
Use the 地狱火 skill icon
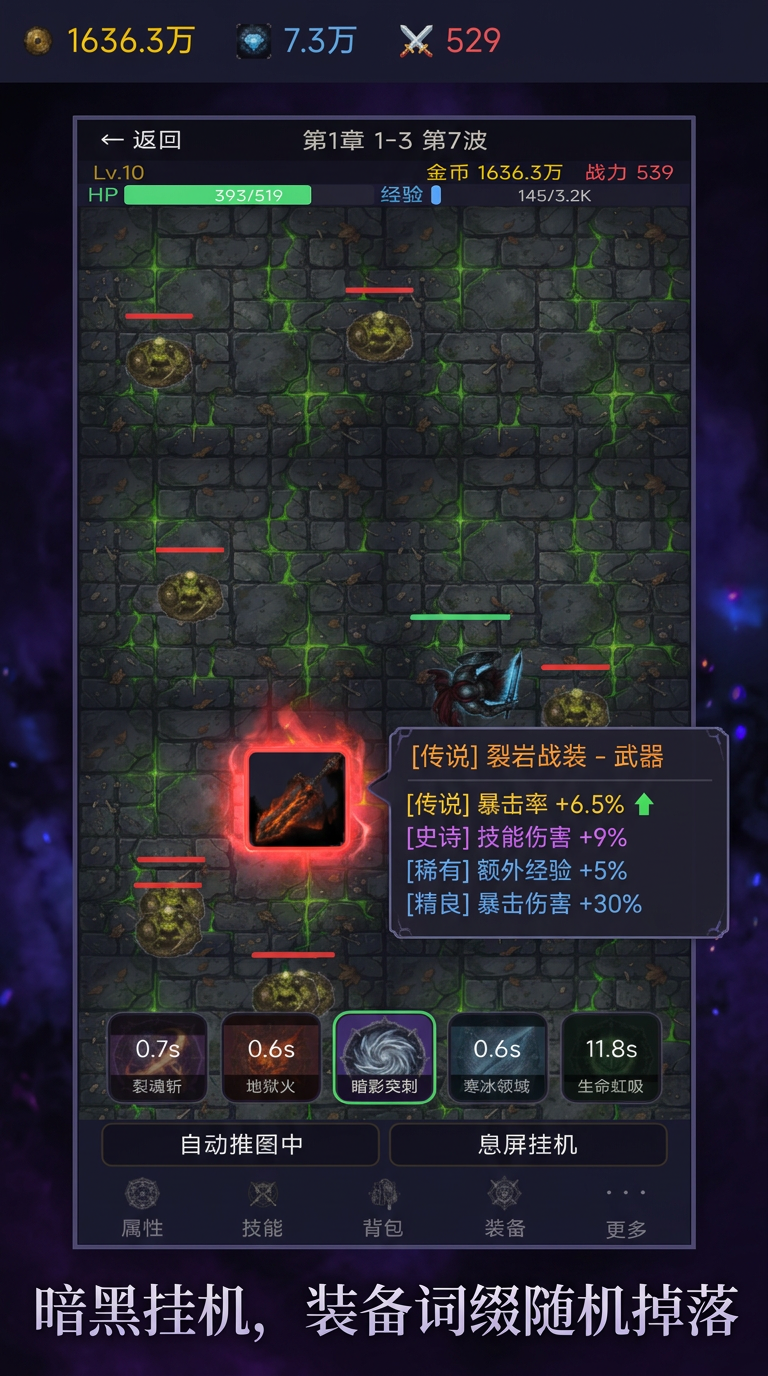click(x=271, y=1058)
